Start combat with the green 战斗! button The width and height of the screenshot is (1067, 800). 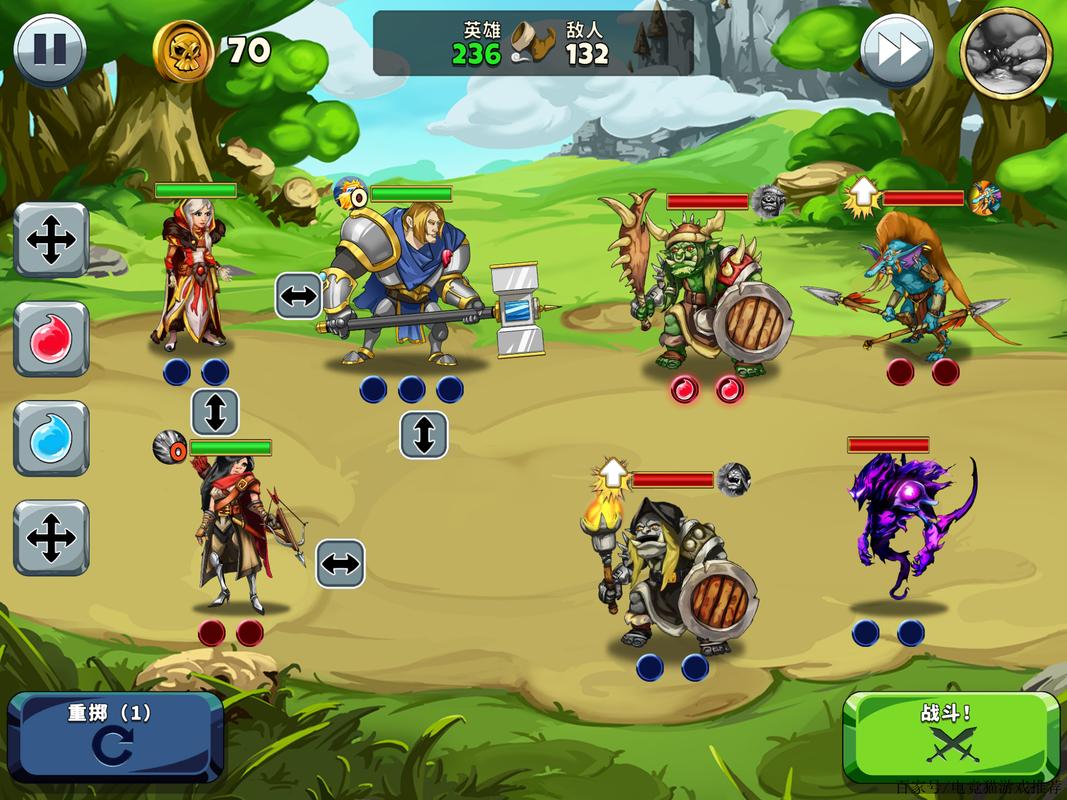pos(951,736)
